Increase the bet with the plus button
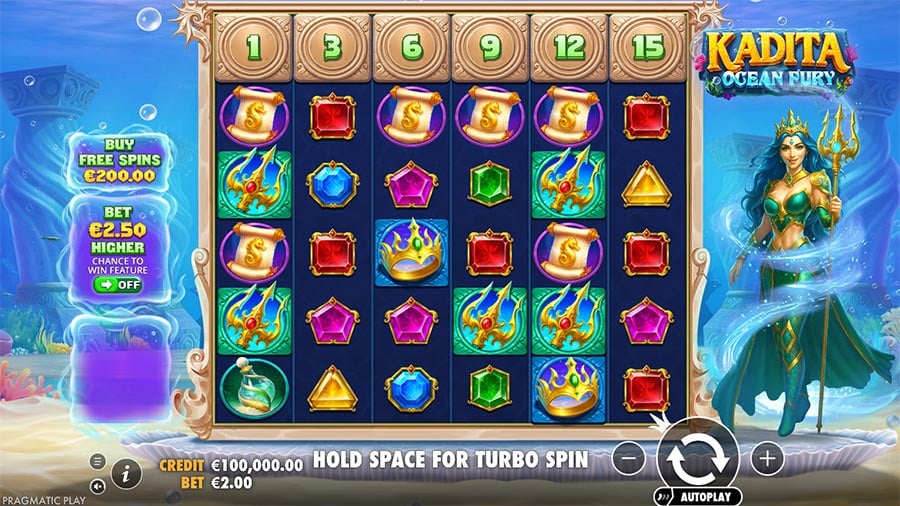 pyautogui.click(x=767, y=459)
